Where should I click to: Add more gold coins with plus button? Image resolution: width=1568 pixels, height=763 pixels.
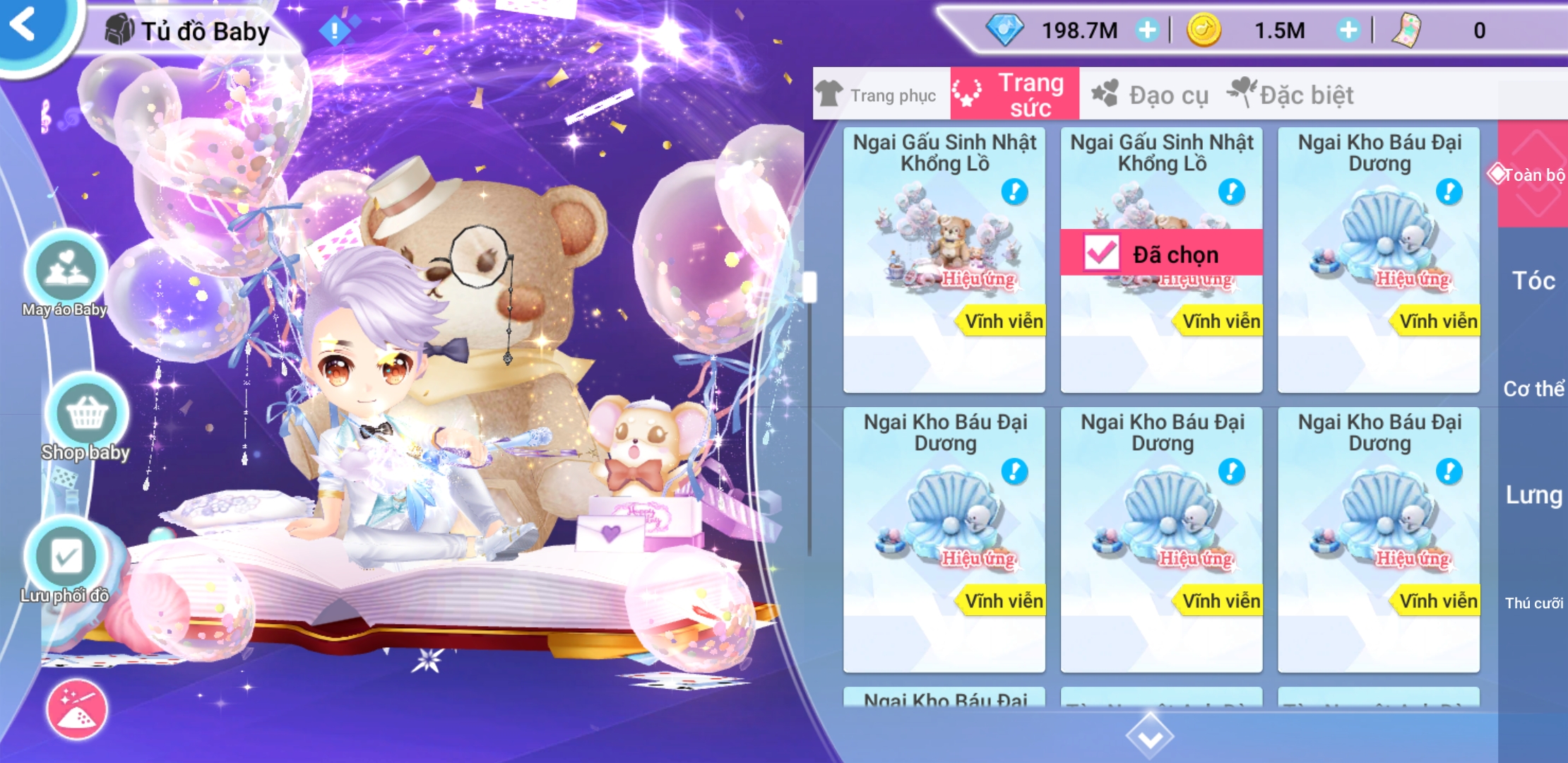pyautogui.click(x=1348, y=30)
